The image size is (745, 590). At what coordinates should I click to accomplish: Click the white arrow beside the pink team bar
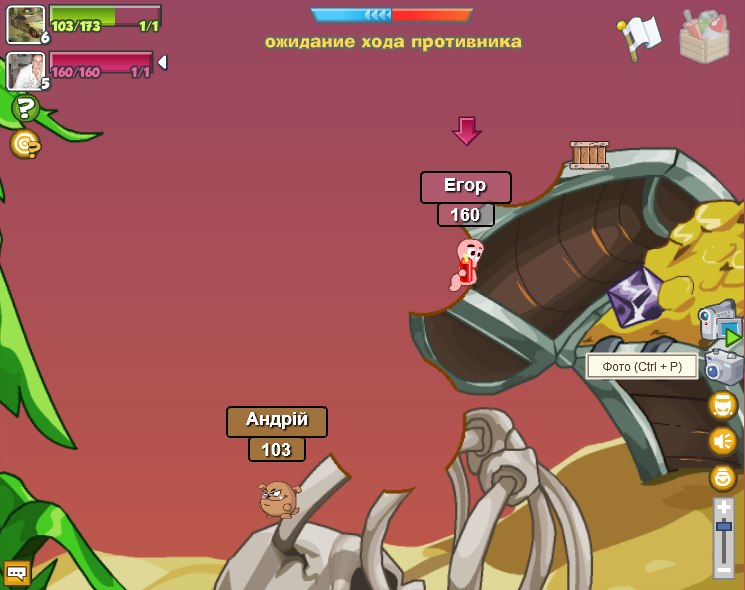click(x=162, y=62)
